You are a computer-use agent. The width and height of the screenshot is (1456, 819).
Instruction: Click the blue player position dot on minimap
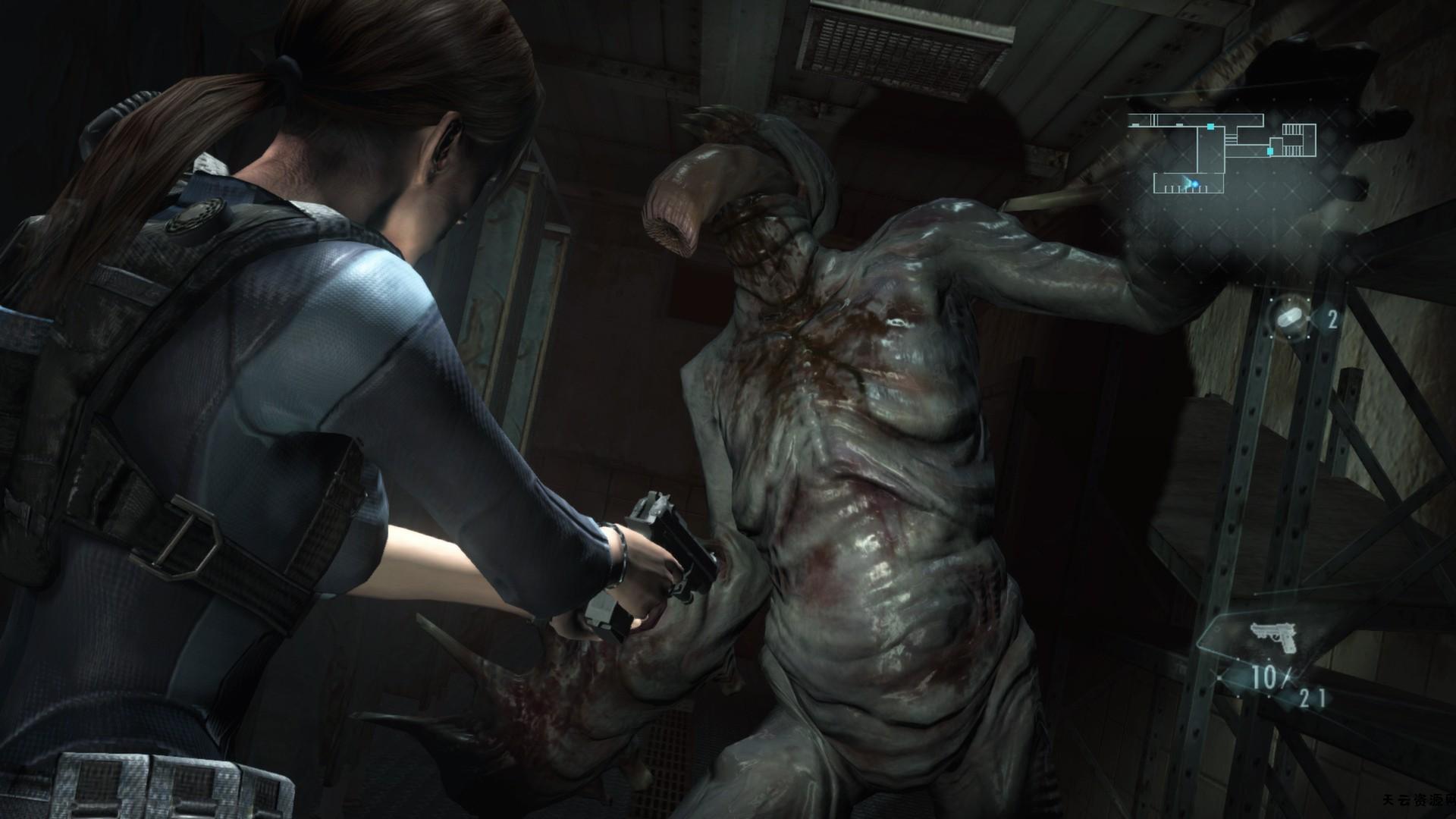click(1195, 184)
